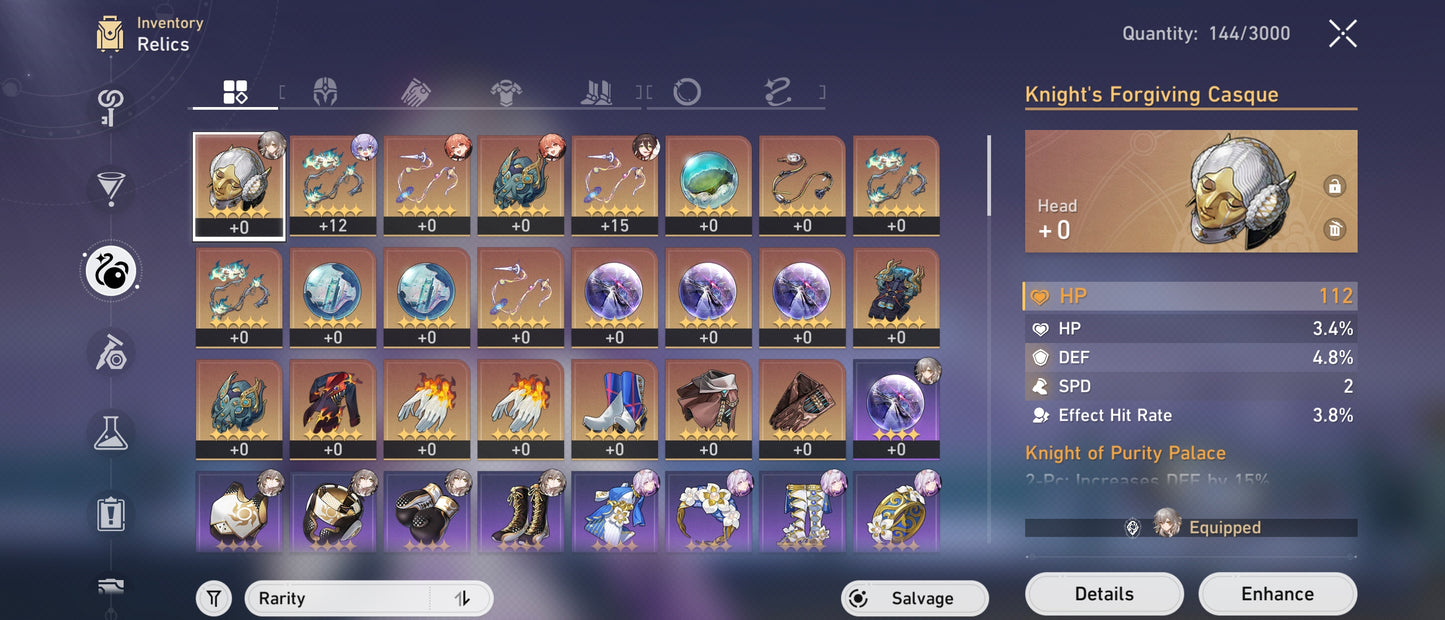The height and width of the screenshot is (620, 1445).
Task: Switch to the body armor relic tab
Action: [x=506, y=93]
